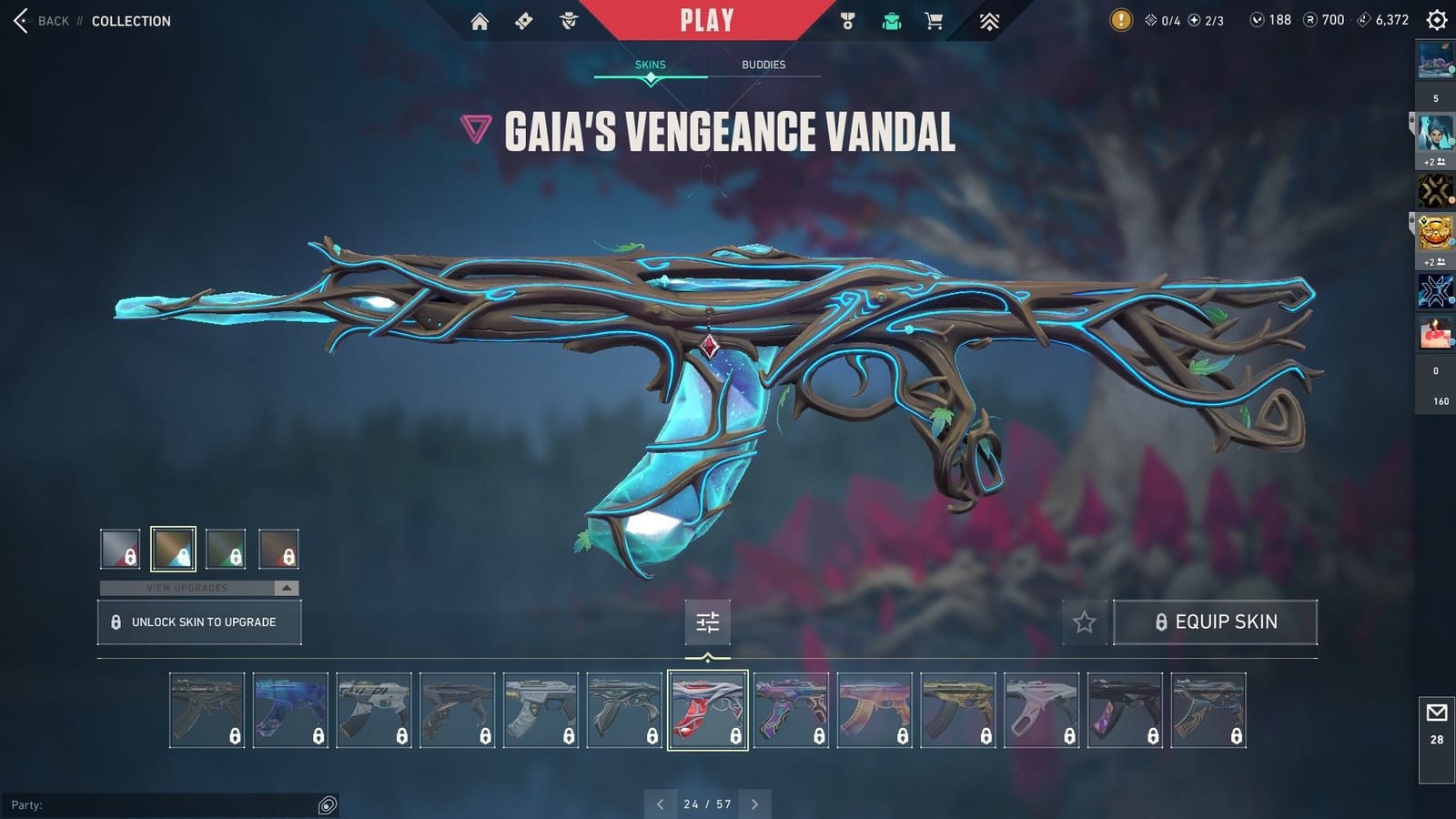Click Unlock Skin to Upgrade
1456x819 pixels.
(199, 622)
